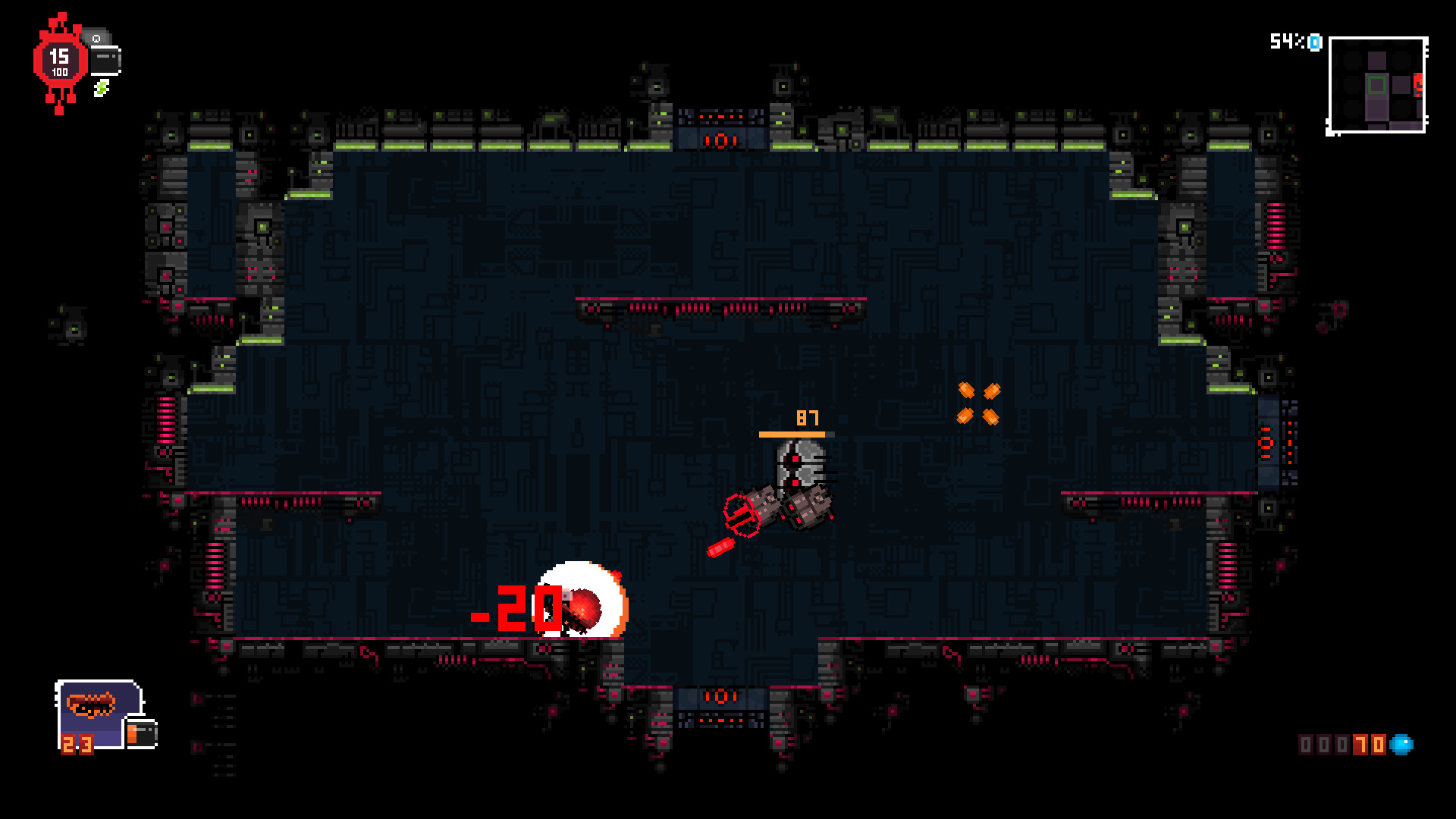Viewport: 1456px width, 819px height.
Task: Click the blue orb icon beside the 54% label
Action: tap(1315, 42)
